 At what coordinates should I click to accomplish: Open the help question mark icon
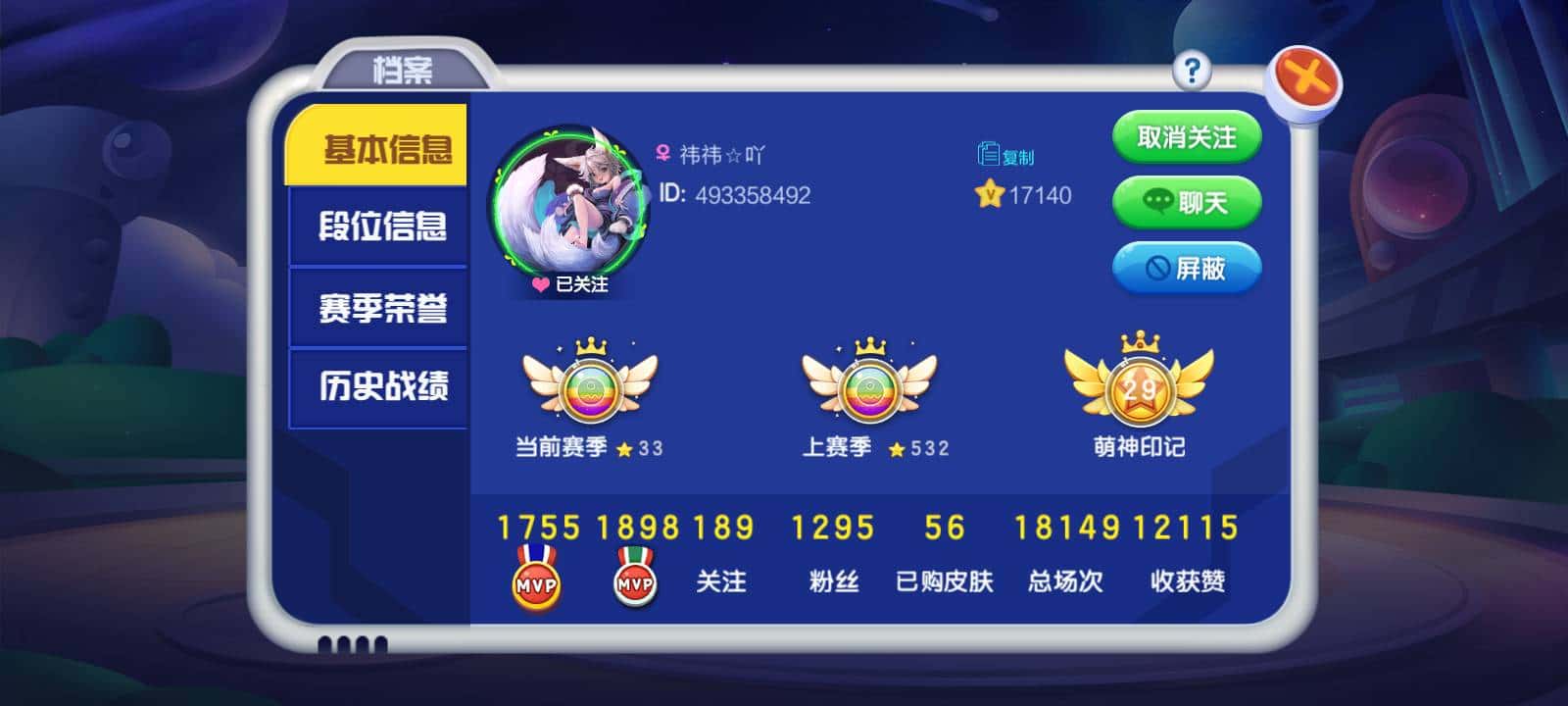click(x=1192, y=70)
